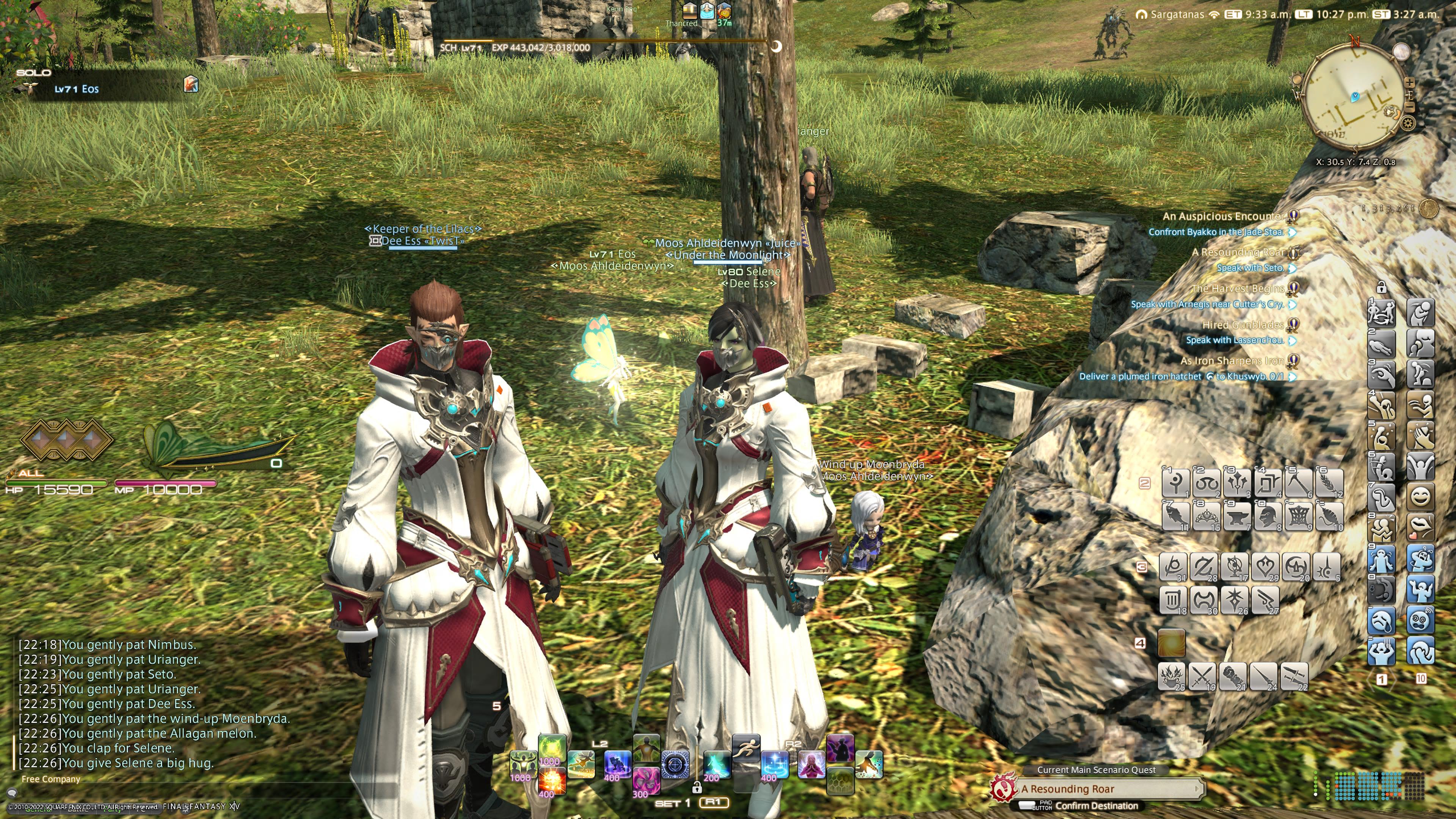Select the As Iron Sharpens Iron quest entry
Screen dimensions: 1456x819
(1232, 361)
